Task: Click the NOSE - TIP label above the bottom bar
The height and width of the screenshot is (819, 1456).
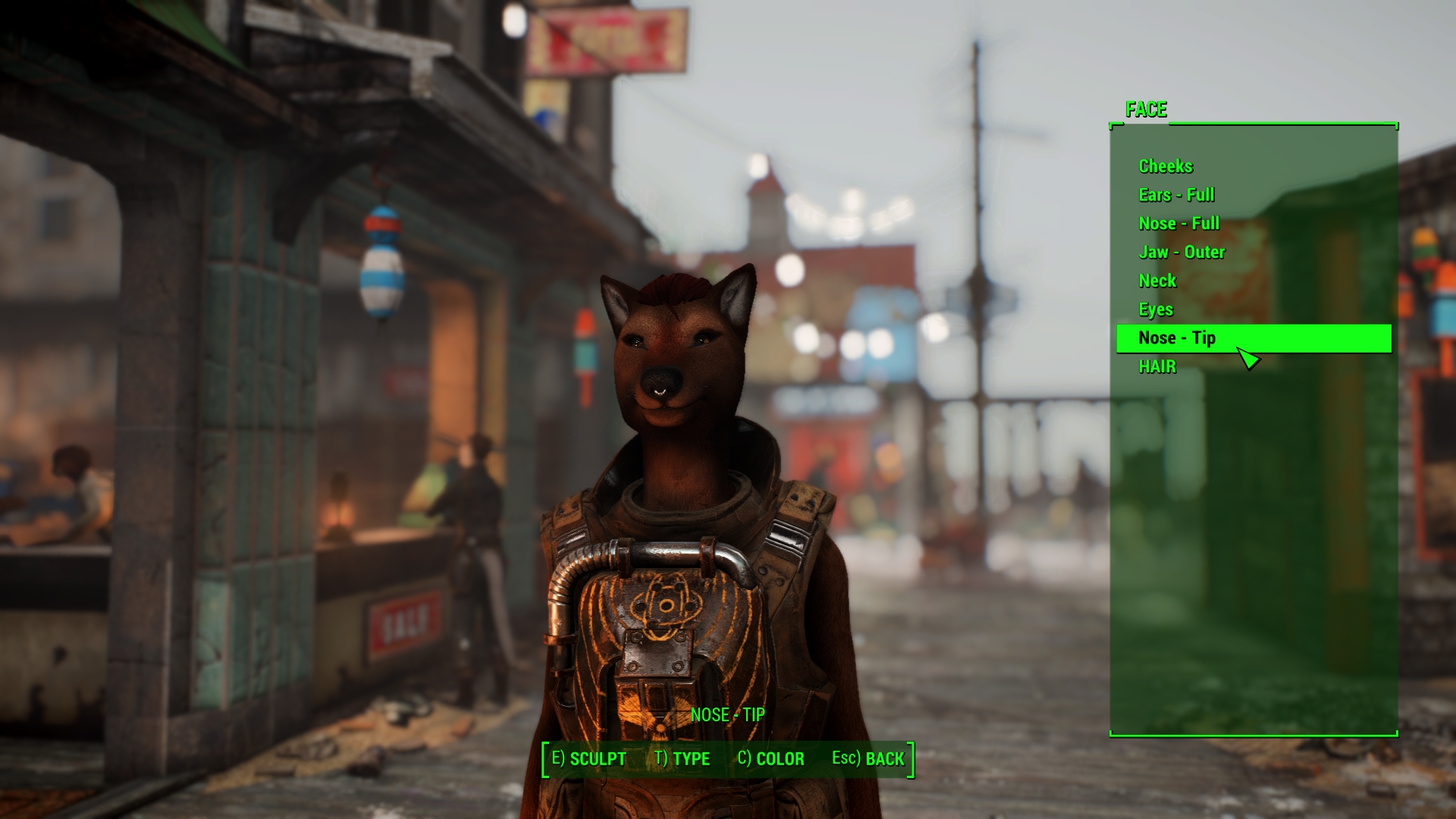Action: pyautogui.click(x=727, y=715)
